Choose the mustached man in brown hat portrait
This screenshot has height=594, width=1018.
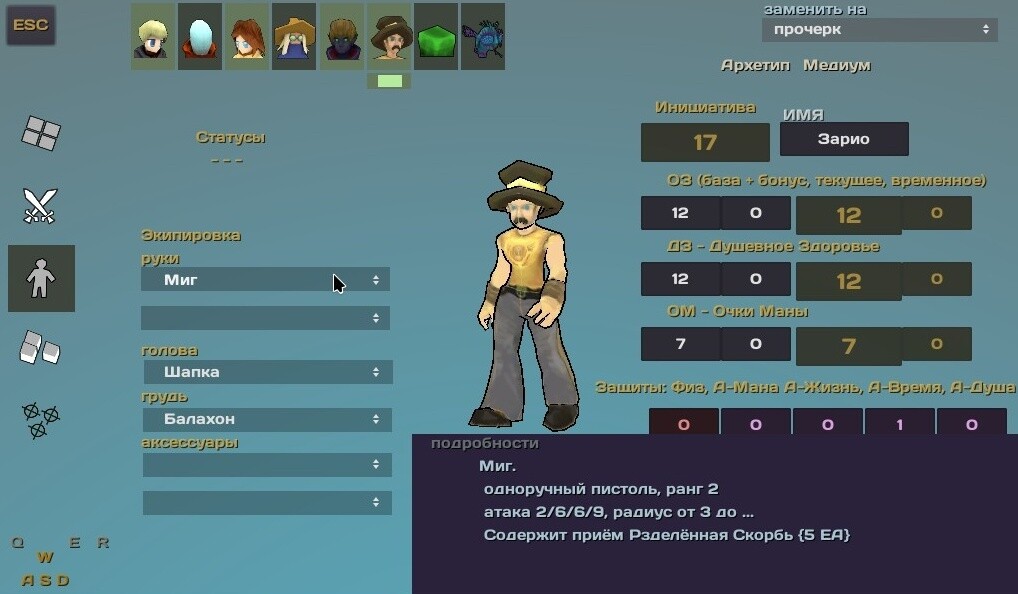389,37
